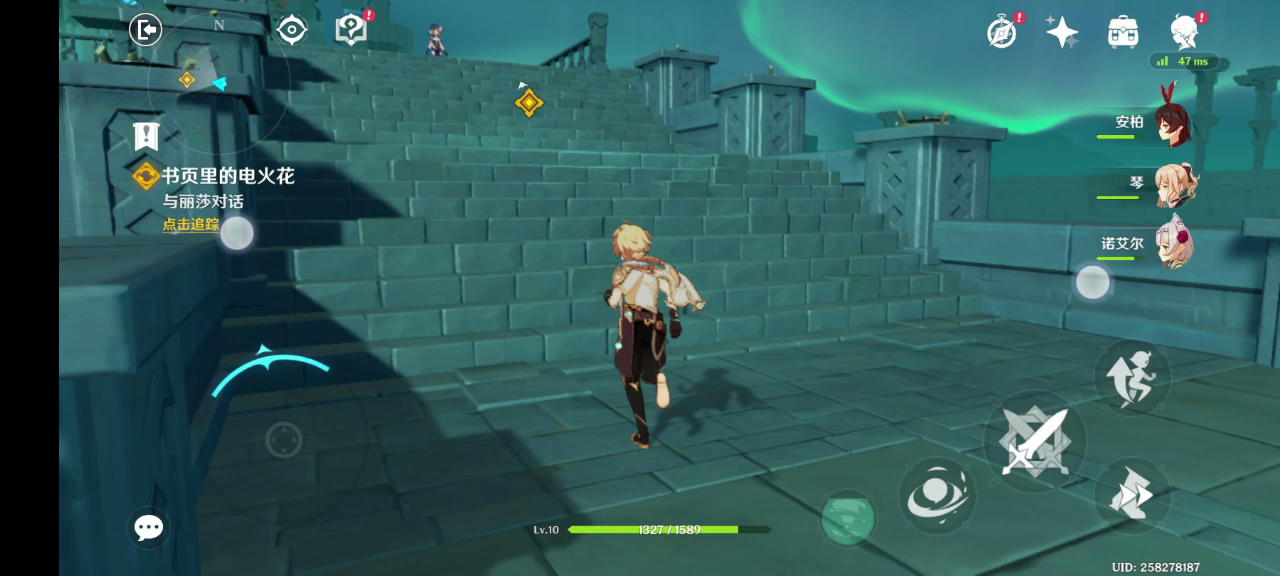Open the compass adventure handbook icon

coord(1002,32)
